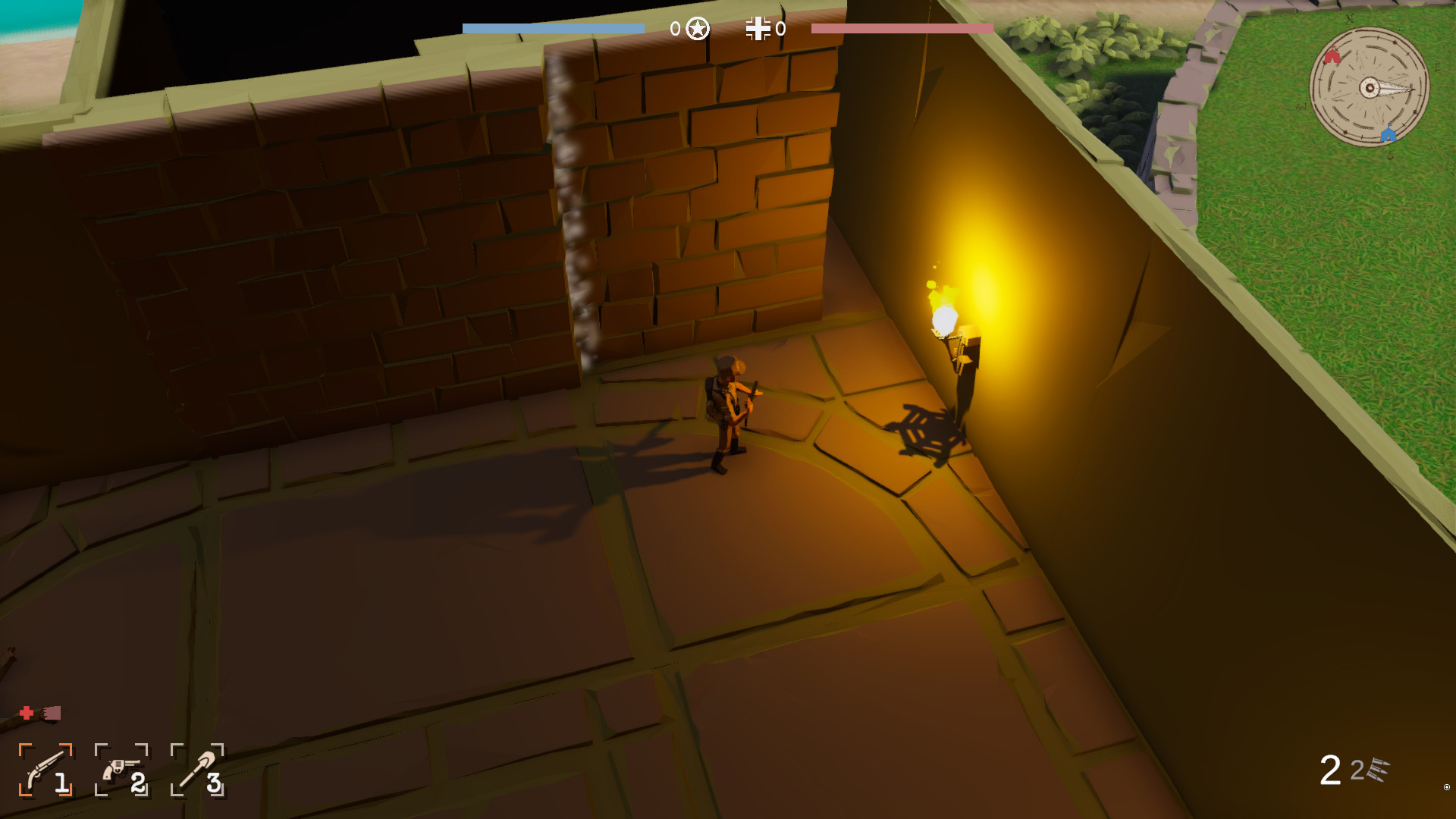Click the blue team score bar
The width and height of the screenshot is (1456, 819).
click(x=552, y=27)
